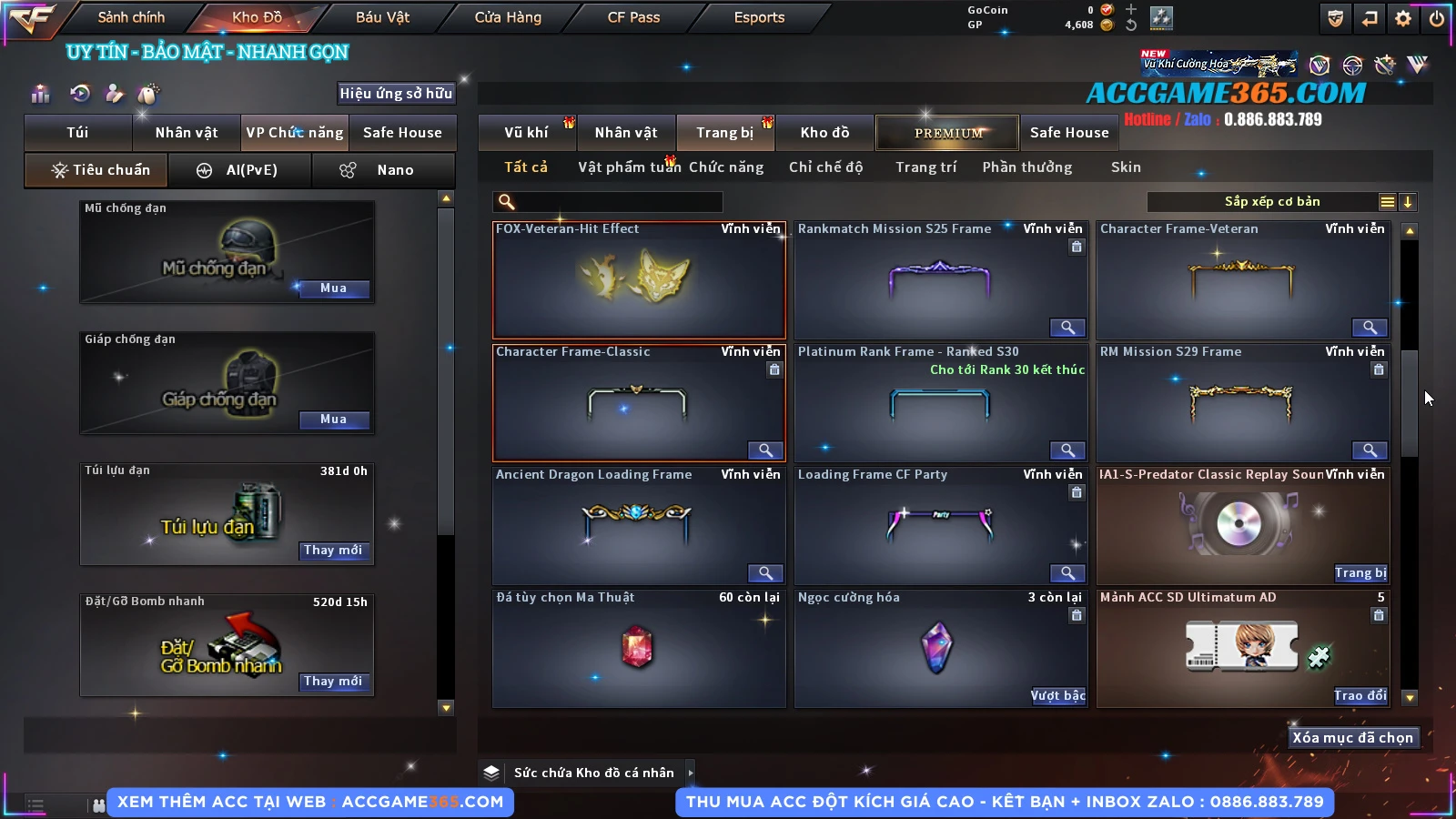The image size is (1456, 819).
Task: Toggle Hiệu ứng sở hữu button
Action: point(396,94)
